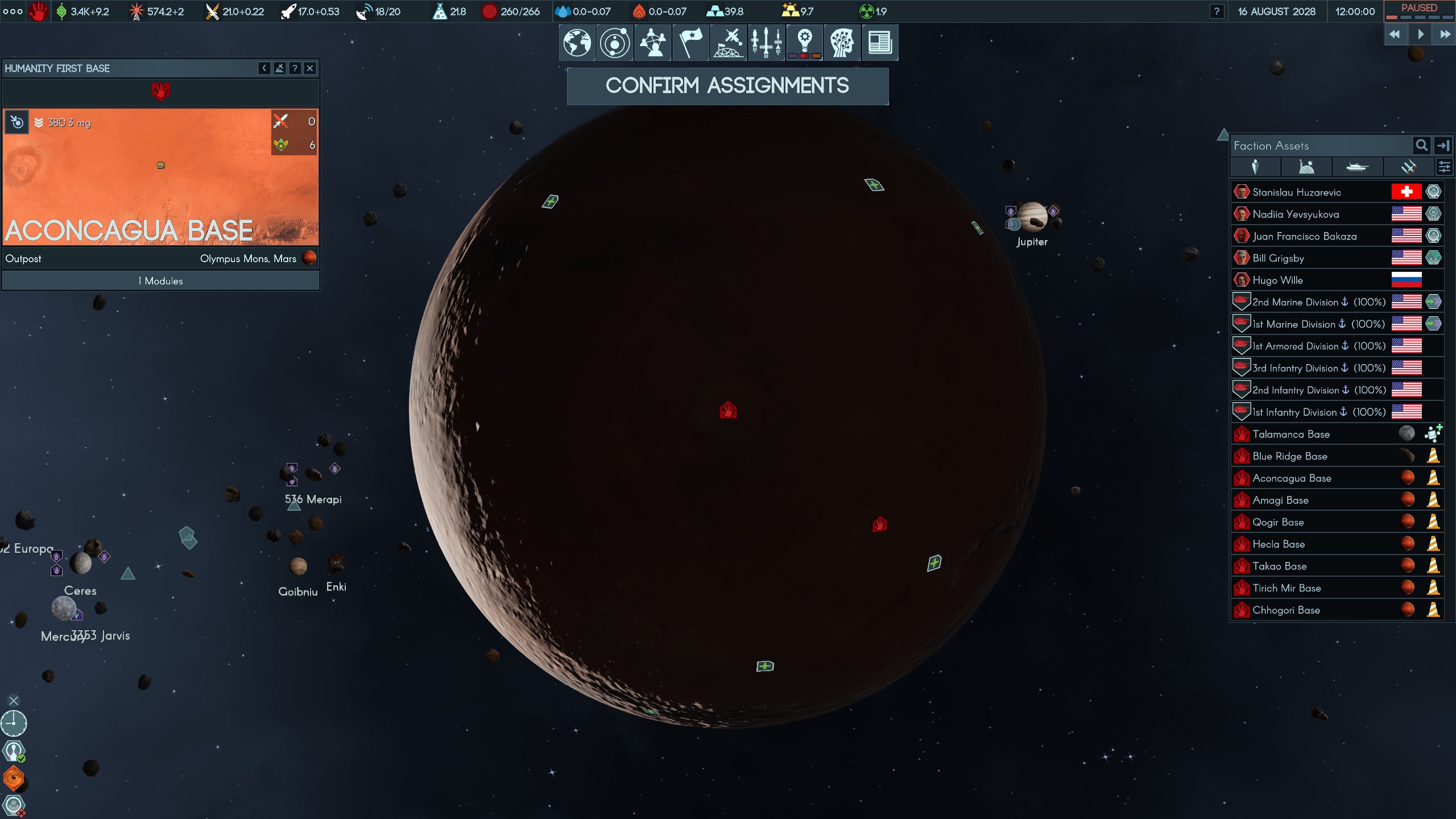Open help for the base panel

[295, 68]
